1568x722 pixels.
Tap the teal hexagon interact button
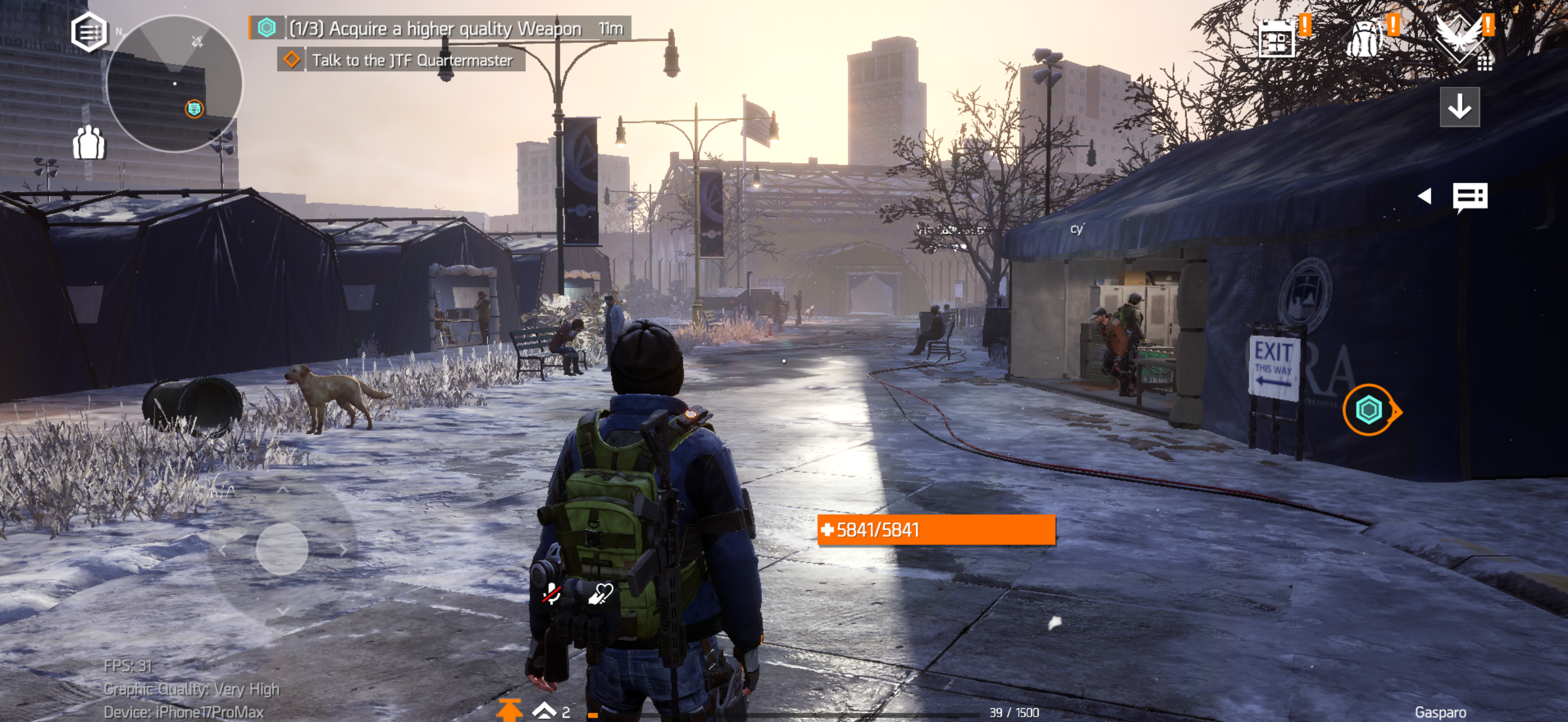(1368, 410)
